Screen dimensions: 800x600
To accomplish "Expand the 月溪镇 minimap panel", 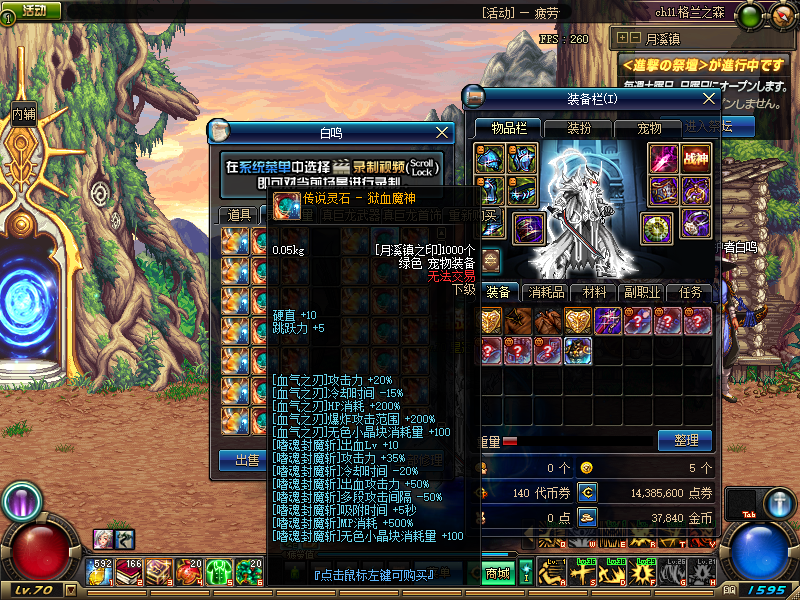I will [623, 37].
